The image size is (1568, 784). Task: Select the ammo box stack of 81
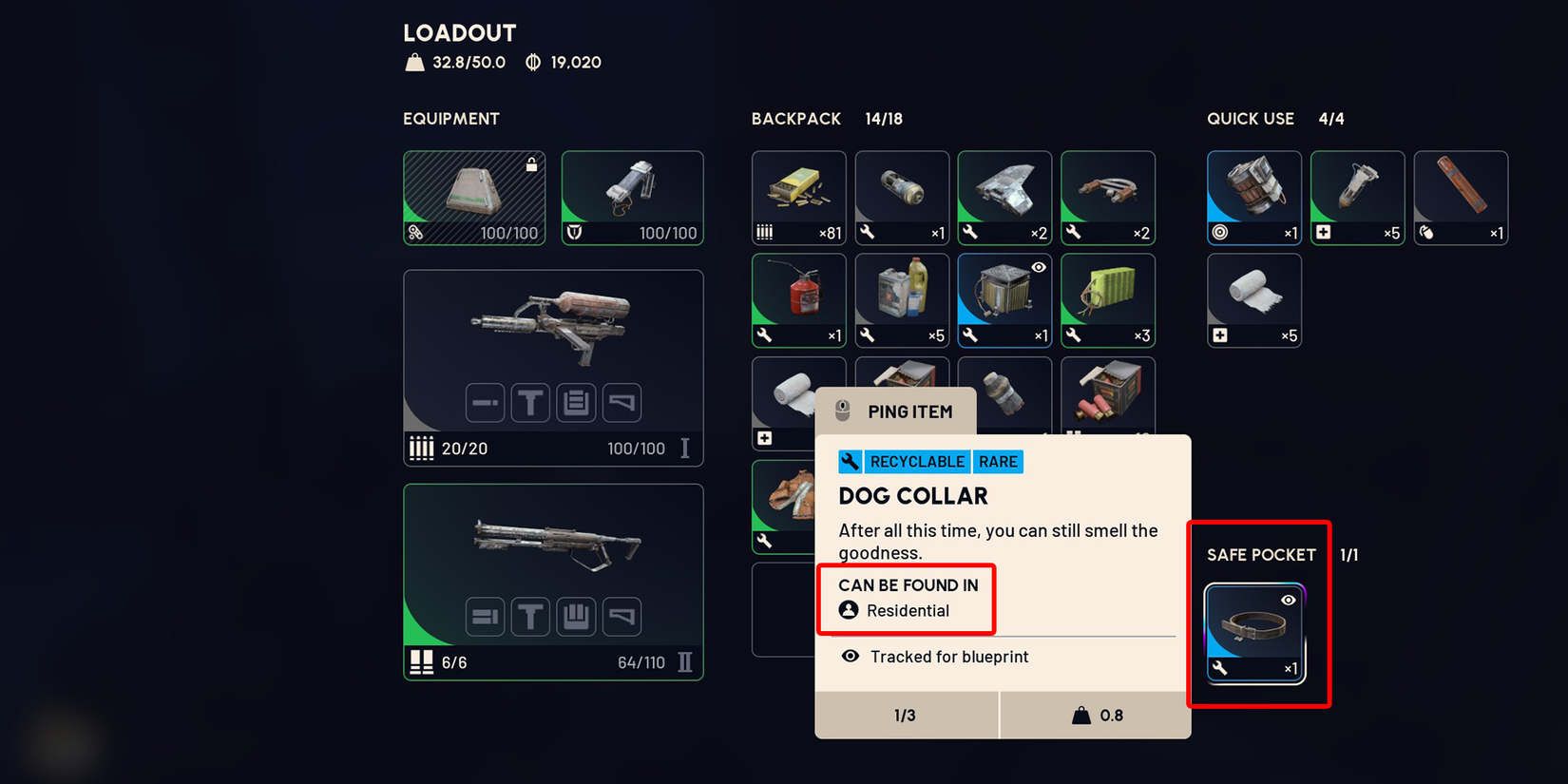tap(798, 198)
